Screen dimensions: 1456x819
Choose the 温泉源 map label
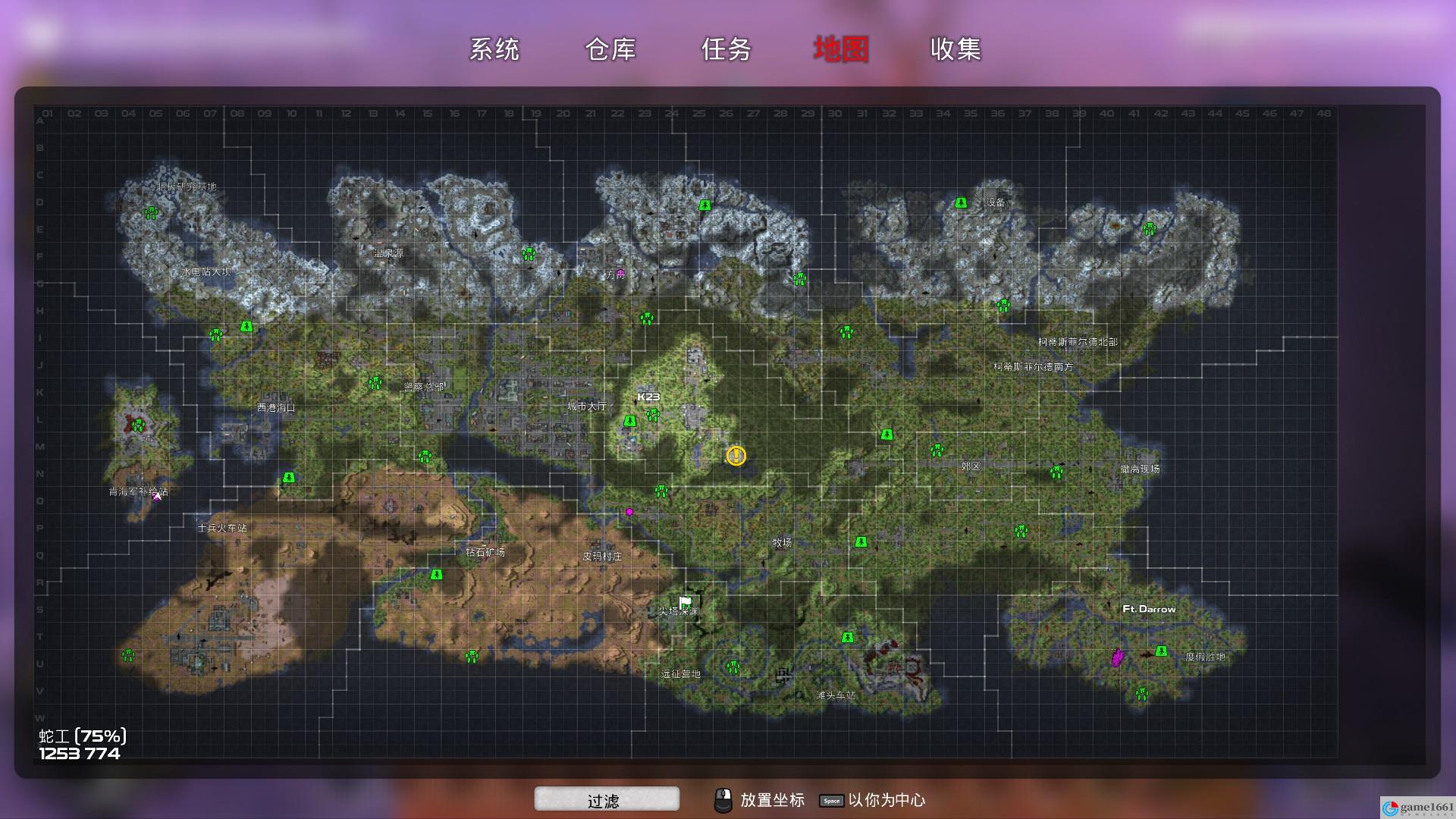pyautogui.click(x=388, y=253)
